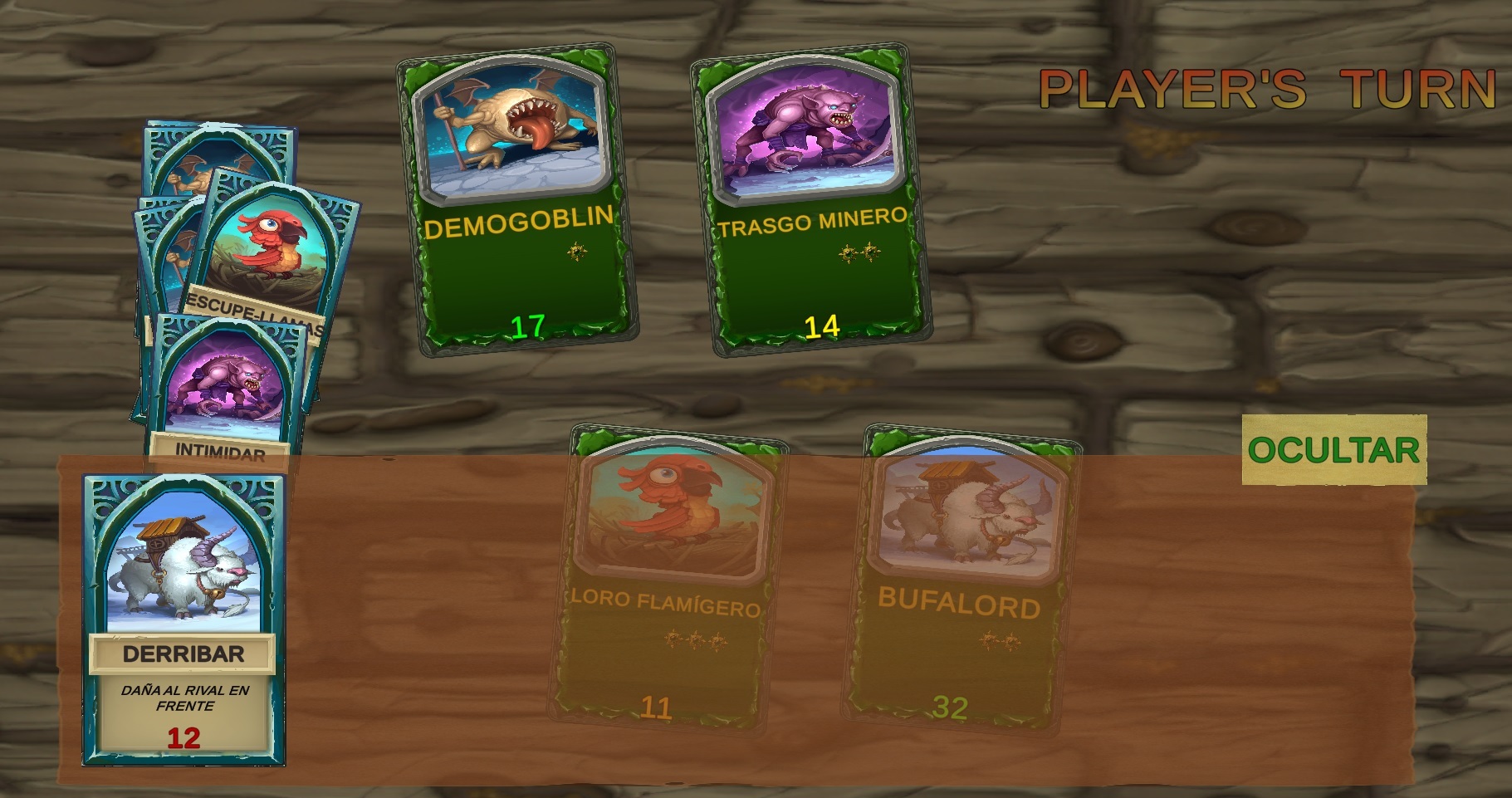
Task: Select the DERRIBAR title bar label
Action: pos(183,654)
